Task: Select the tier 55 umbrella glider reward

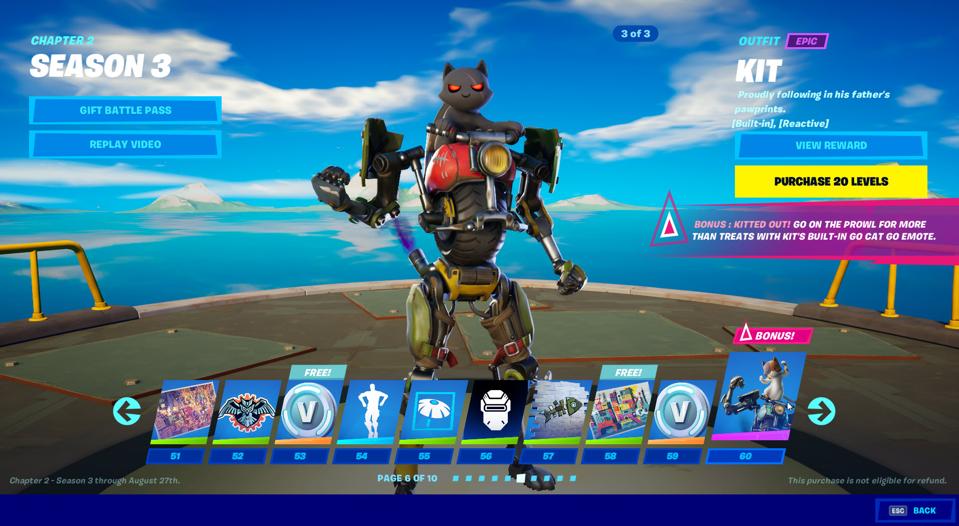Action: coord(432,412)
